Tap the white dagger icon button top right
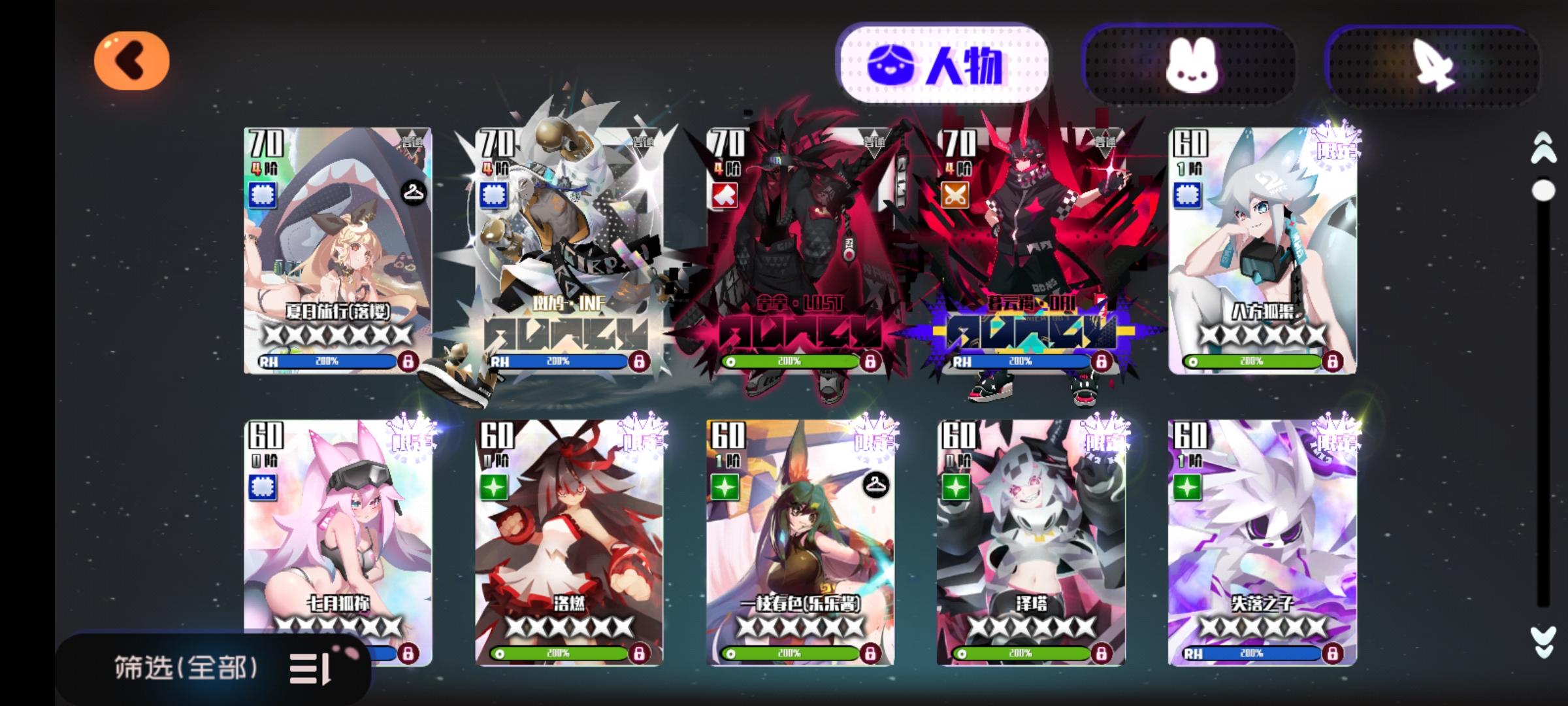This screenshot has height=706, width=1568. [1431, 63]
